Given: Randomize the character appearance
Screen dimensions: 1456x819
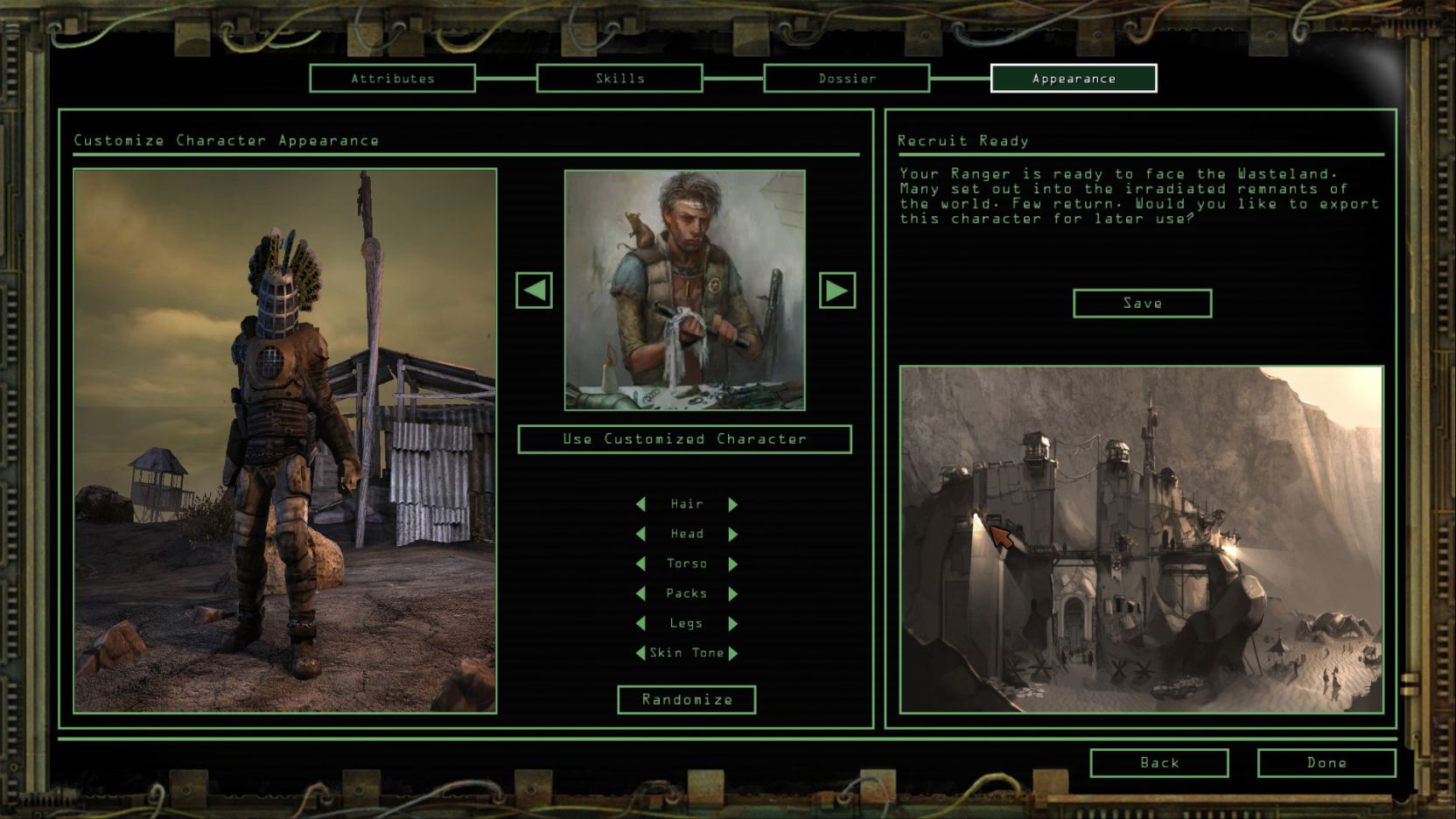Looking at the screenshot, I should [686, 700].
